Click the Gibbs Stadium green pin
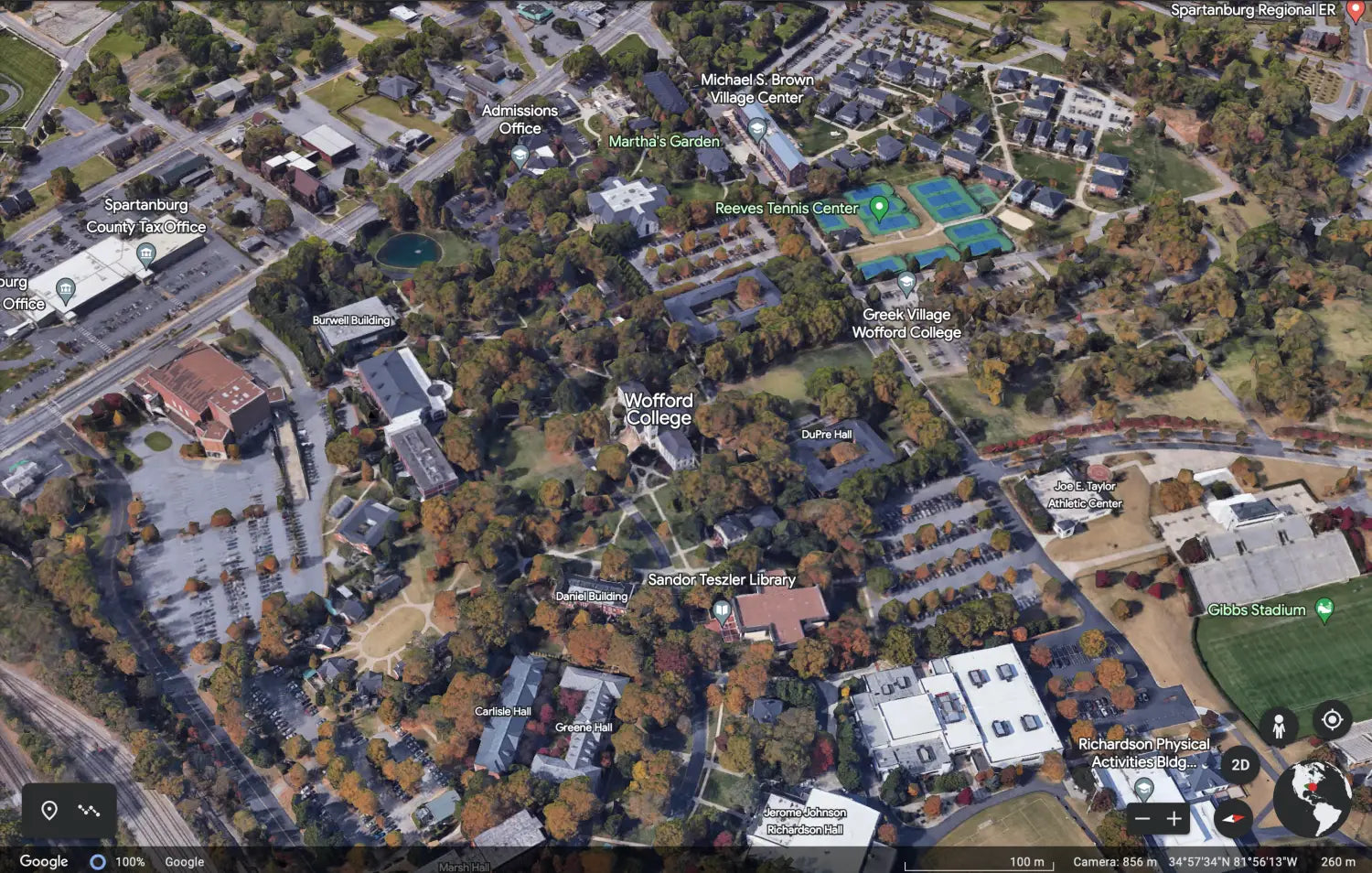This screenshot has height=873, width=1372. [1324, 608]
